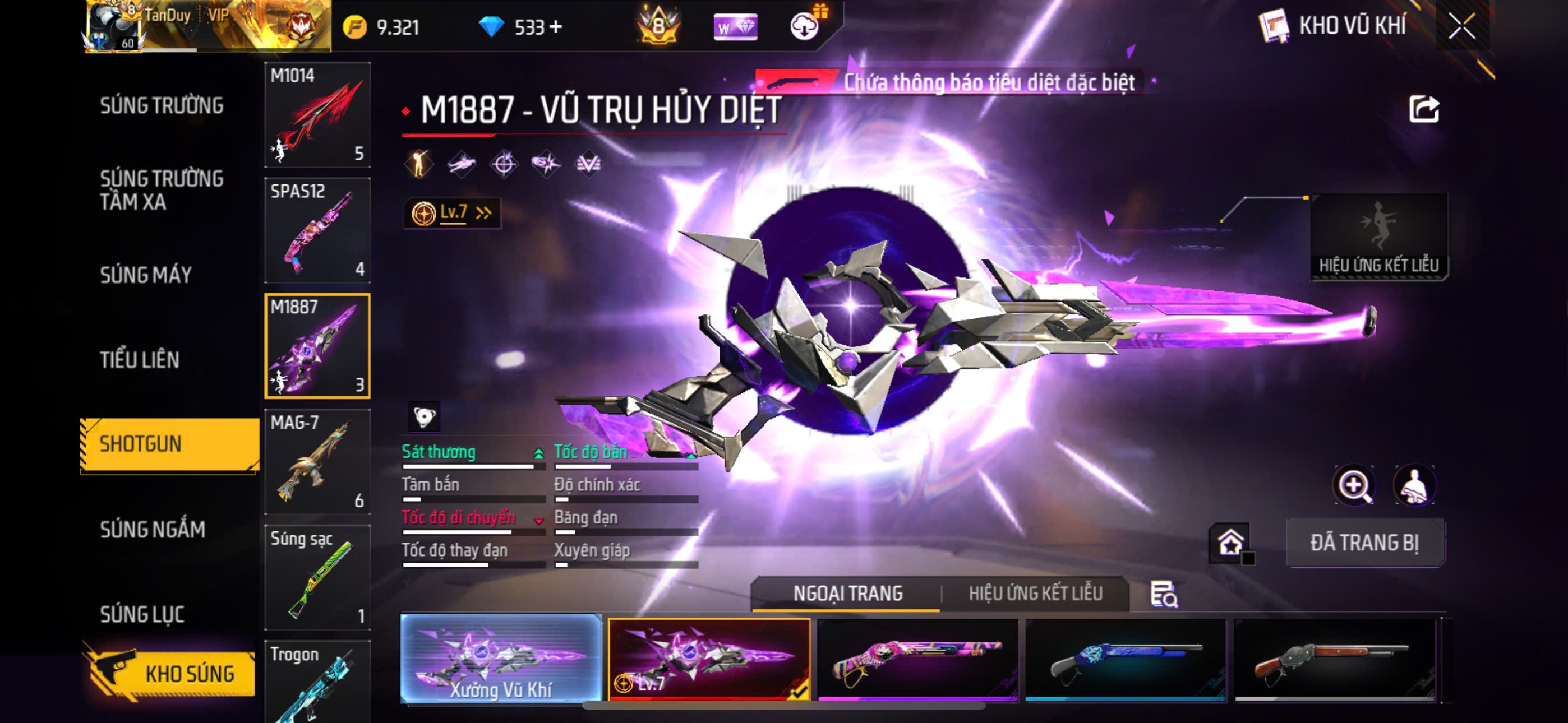Zoom in on the weapon model
The width and height of the screenshot is (1568, 723).
(x=1354, y=485)
